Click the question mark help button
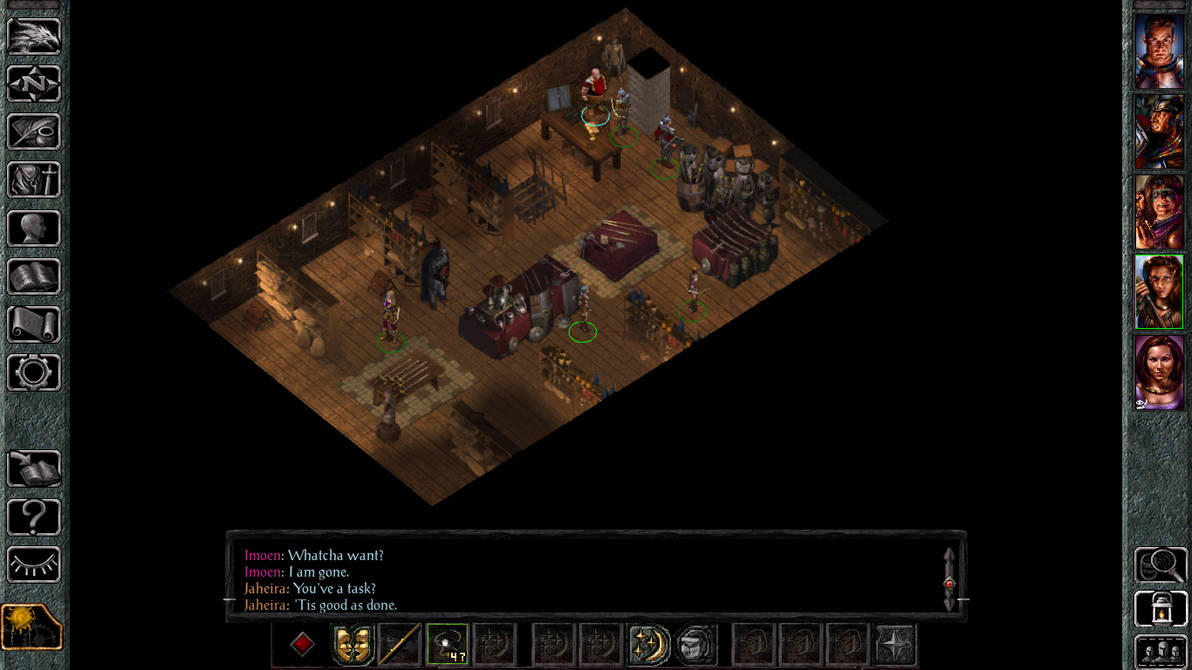Image resolution: width=1192 pixels, height=670 pixels. (x=34, y=517)
